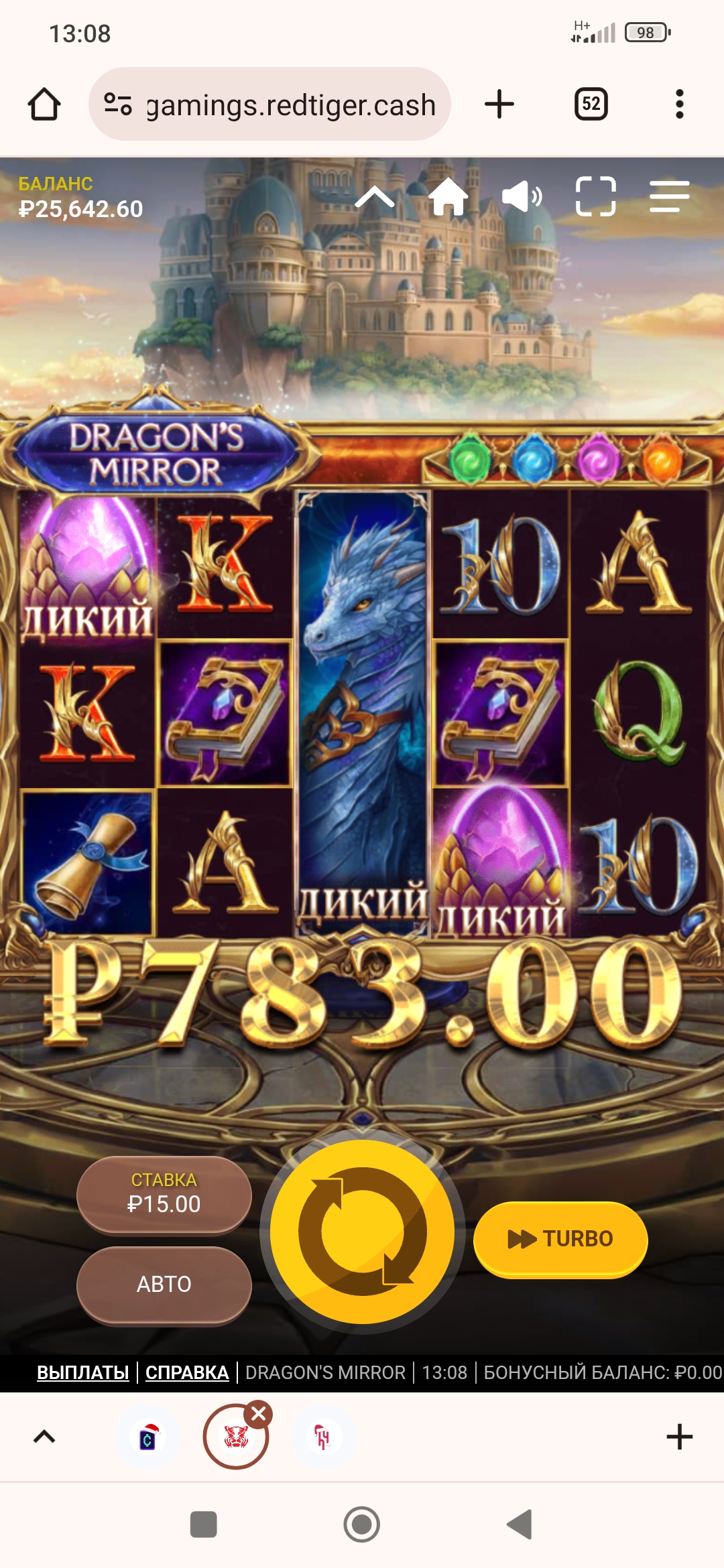Image resolution: width=724 pixels, height=1568 pixels.
Task: Open the game's hamburger menu
Action: [x=669, y=197]
